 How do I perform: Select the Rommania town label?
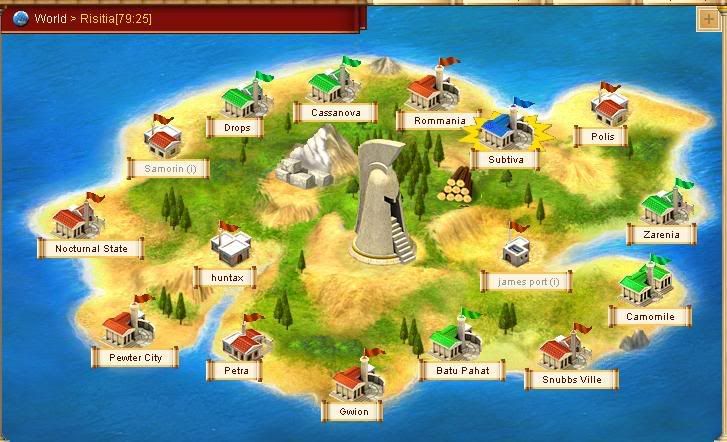[439, 120]
